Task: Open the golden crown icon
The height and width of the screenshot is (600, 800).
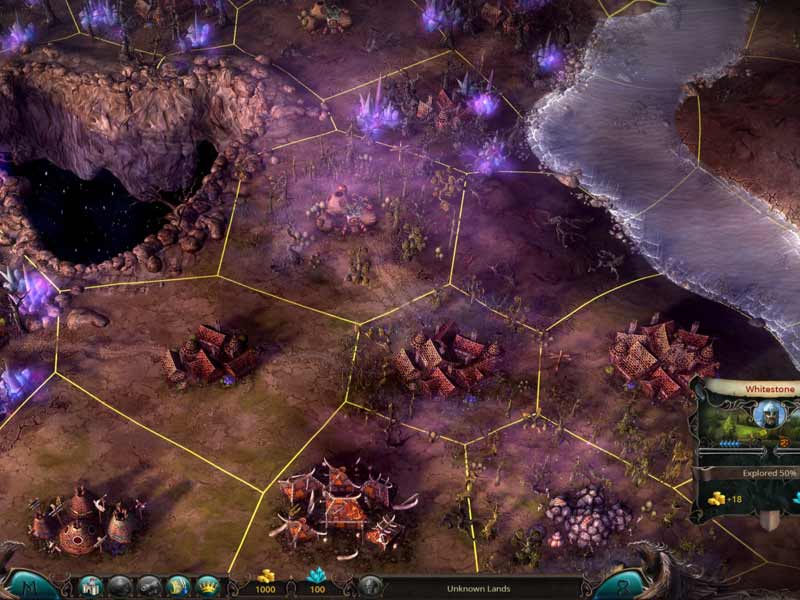Action: point(207,586)
